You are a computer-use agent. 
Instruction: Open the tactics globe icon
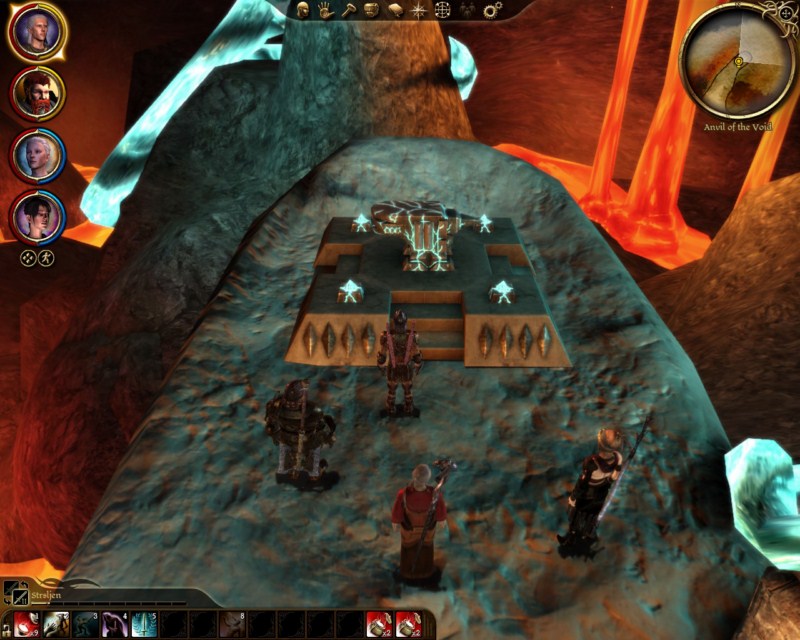point(443,10)
